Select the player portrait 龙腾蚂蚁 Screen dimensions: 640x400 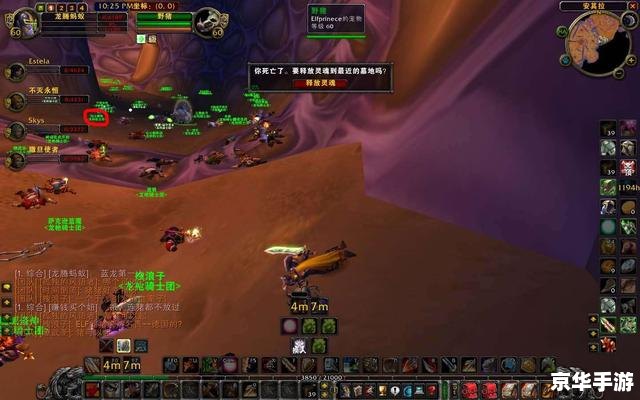point(17,23)
